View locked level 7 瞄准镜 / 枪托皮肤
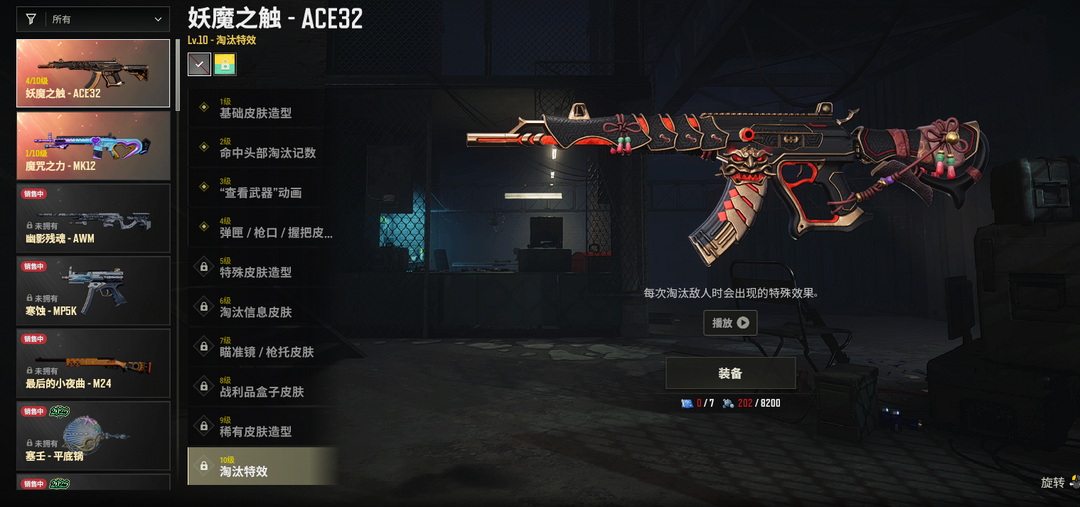 click(x=262, y=347)
